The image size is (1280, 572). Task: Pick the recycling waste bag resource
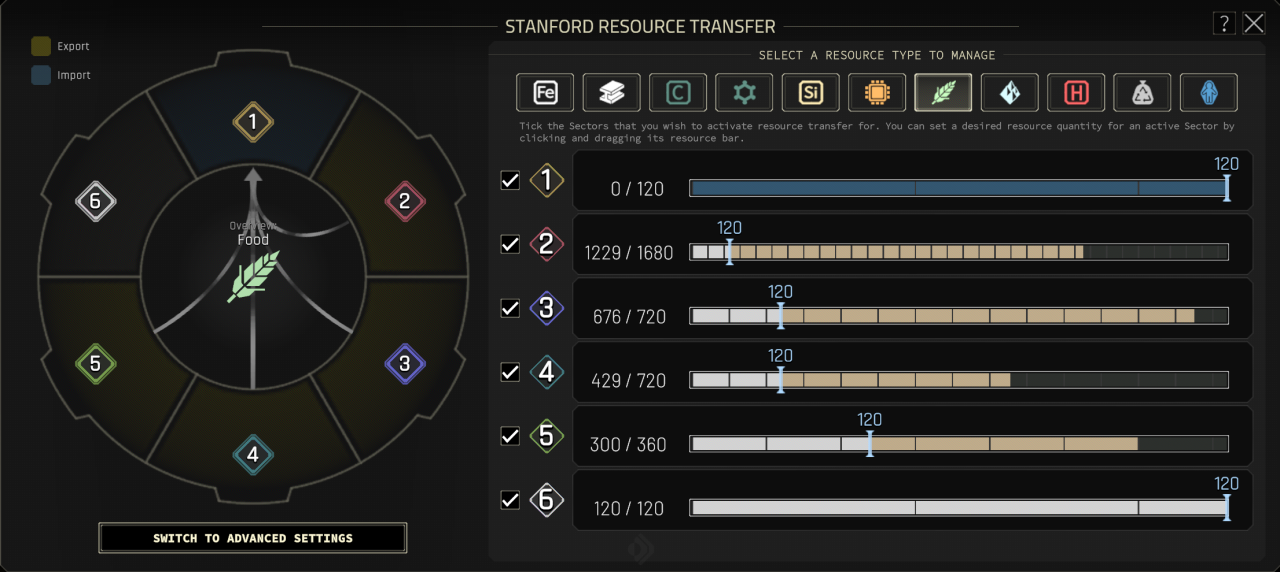point(1142,93)
